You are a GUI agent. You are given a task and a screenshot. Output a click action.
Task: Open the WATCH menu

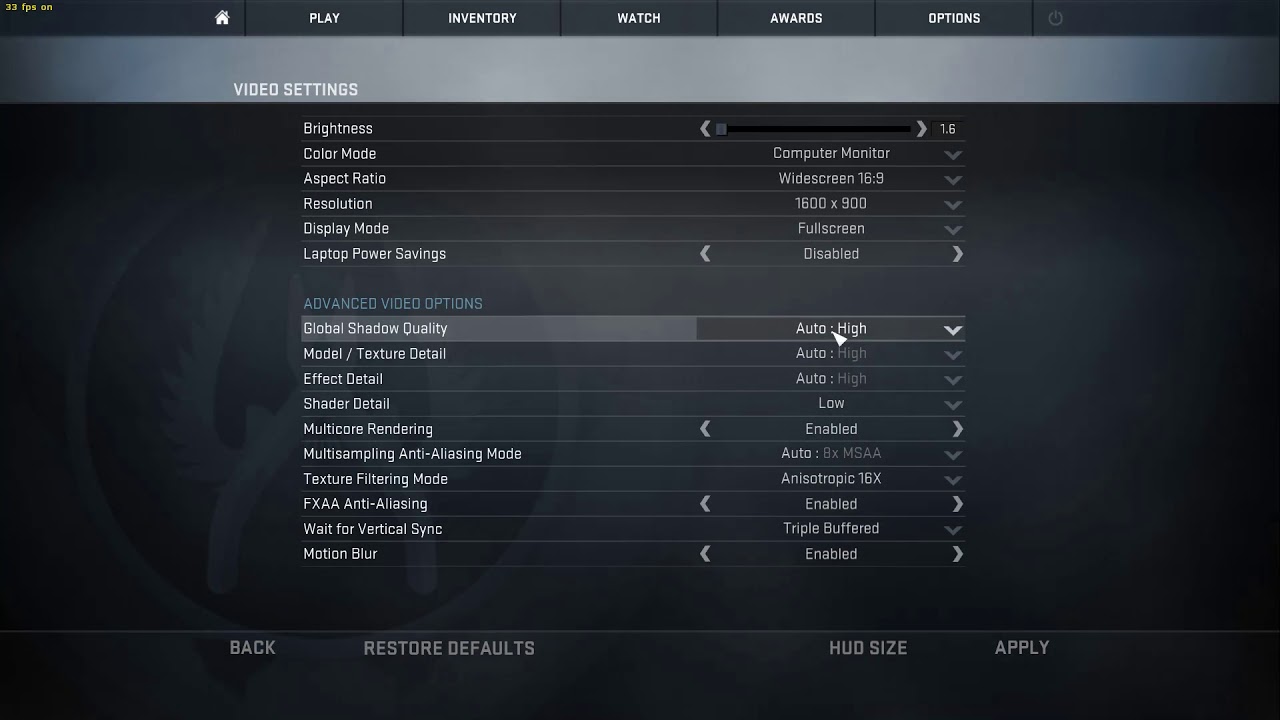coord(638,17)
